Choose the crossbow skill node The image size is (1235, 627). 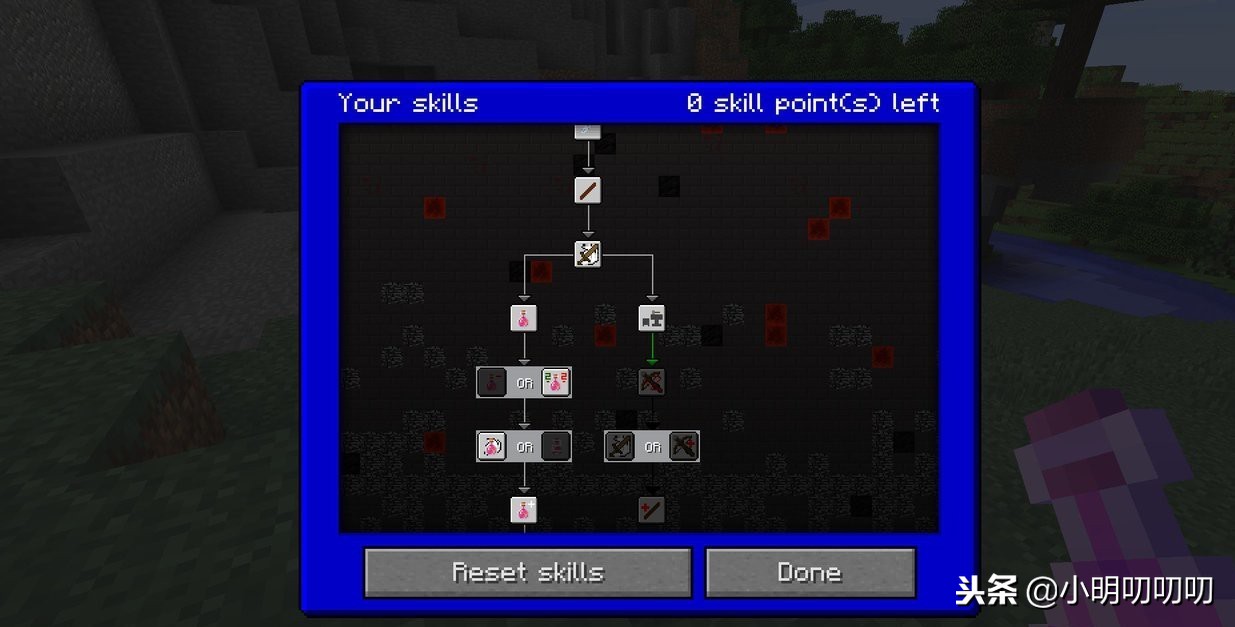click(x=587, y=254)
